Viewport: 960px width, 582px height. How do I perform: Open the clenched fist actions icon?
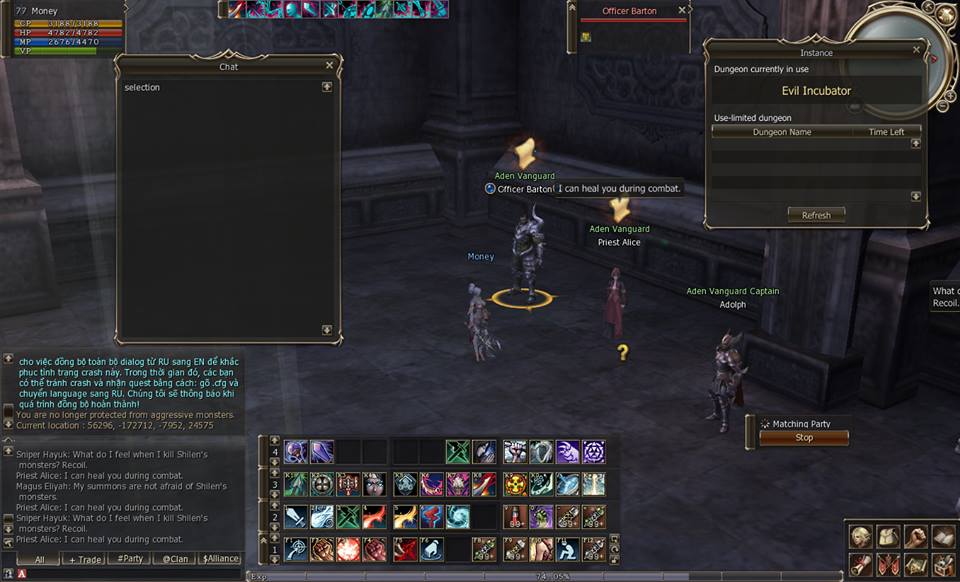(915, 537)
